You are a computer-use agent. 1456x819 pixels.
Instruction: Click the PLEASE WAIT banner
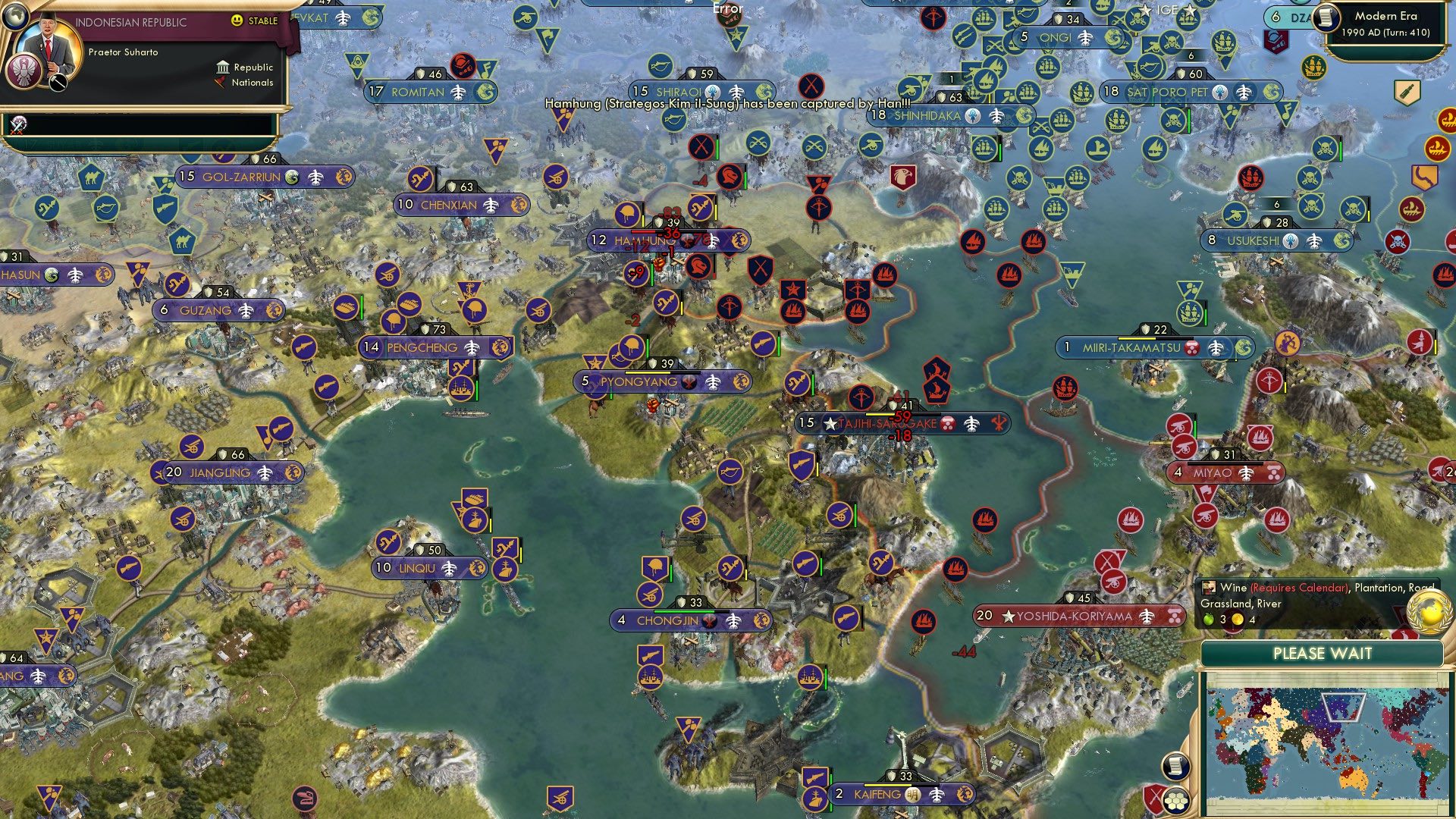click(1323, 653)
